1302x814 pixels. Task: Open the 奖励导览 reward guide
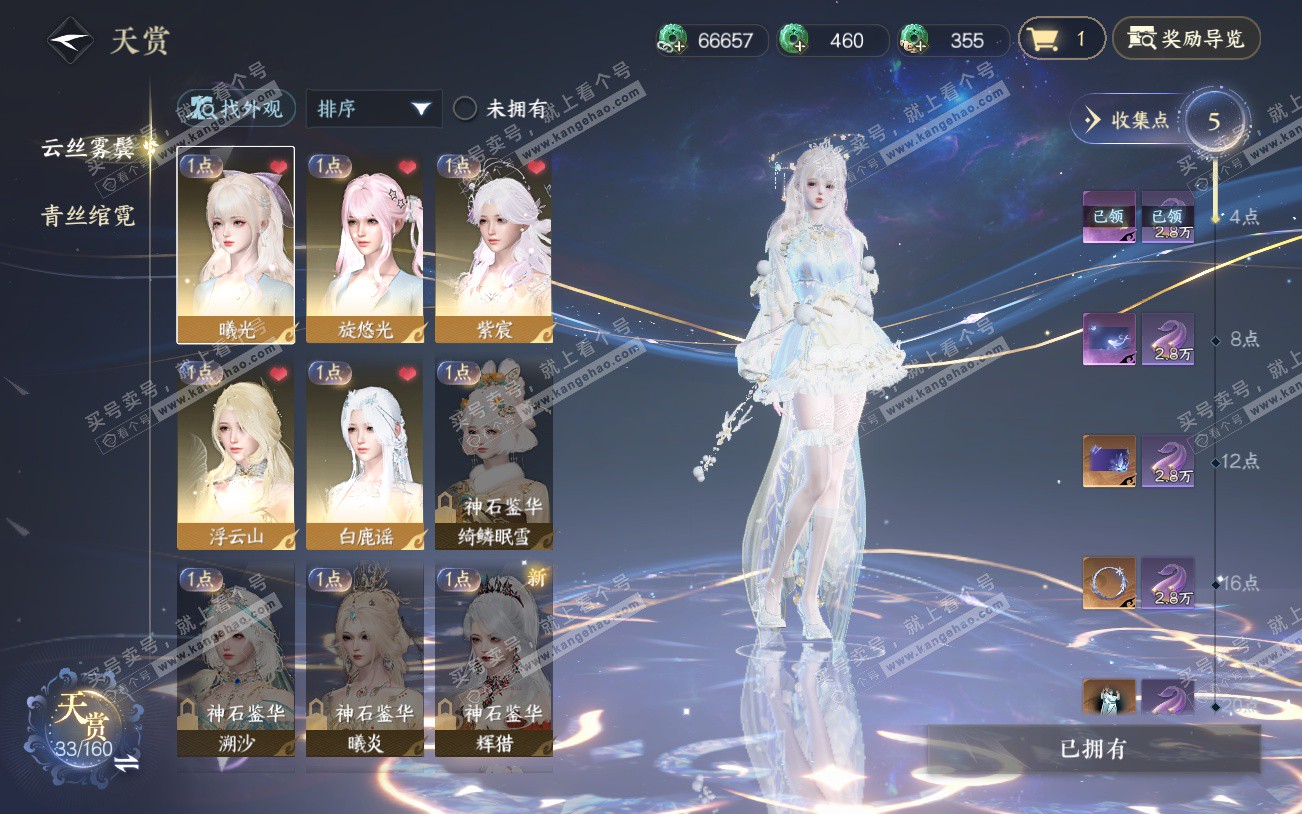click(x=1186, y=40)
